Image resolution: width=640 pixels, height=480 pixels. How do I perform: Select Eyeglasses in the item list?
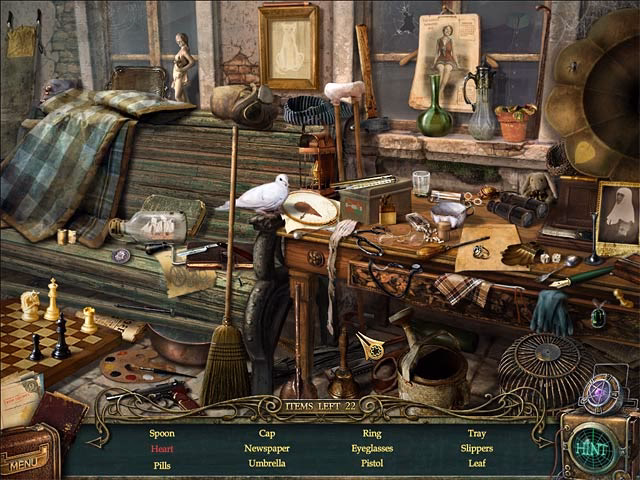pos(372,449)
